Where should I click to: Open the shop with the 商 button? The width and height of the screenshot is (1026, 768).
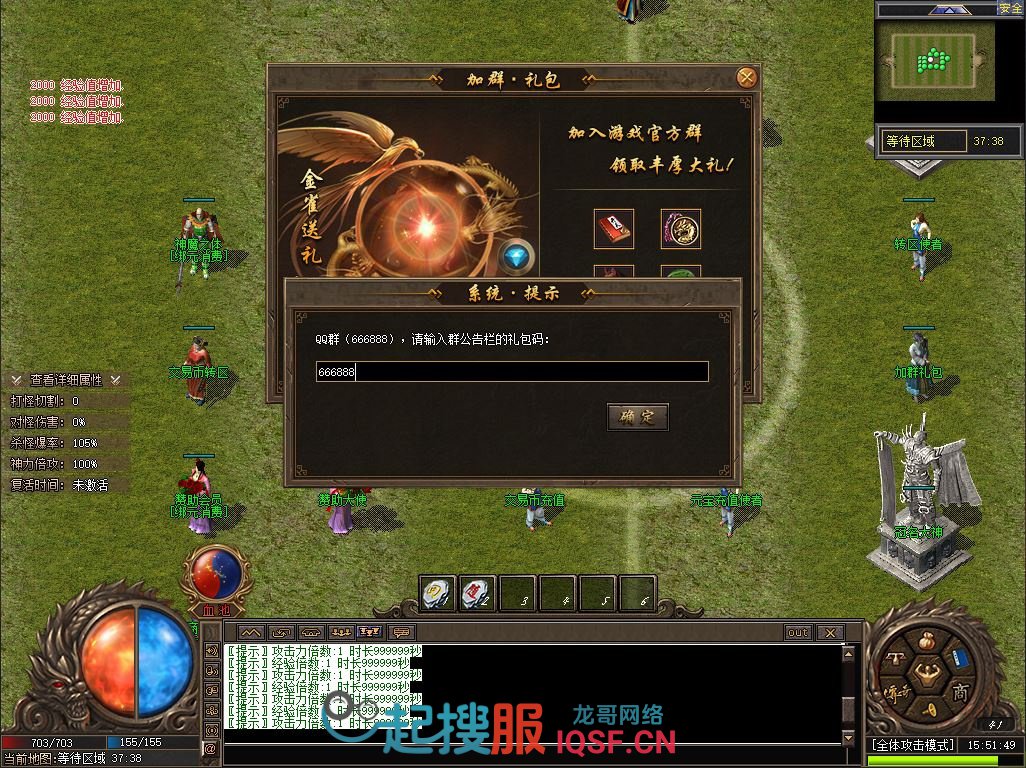tap(960, 691)
